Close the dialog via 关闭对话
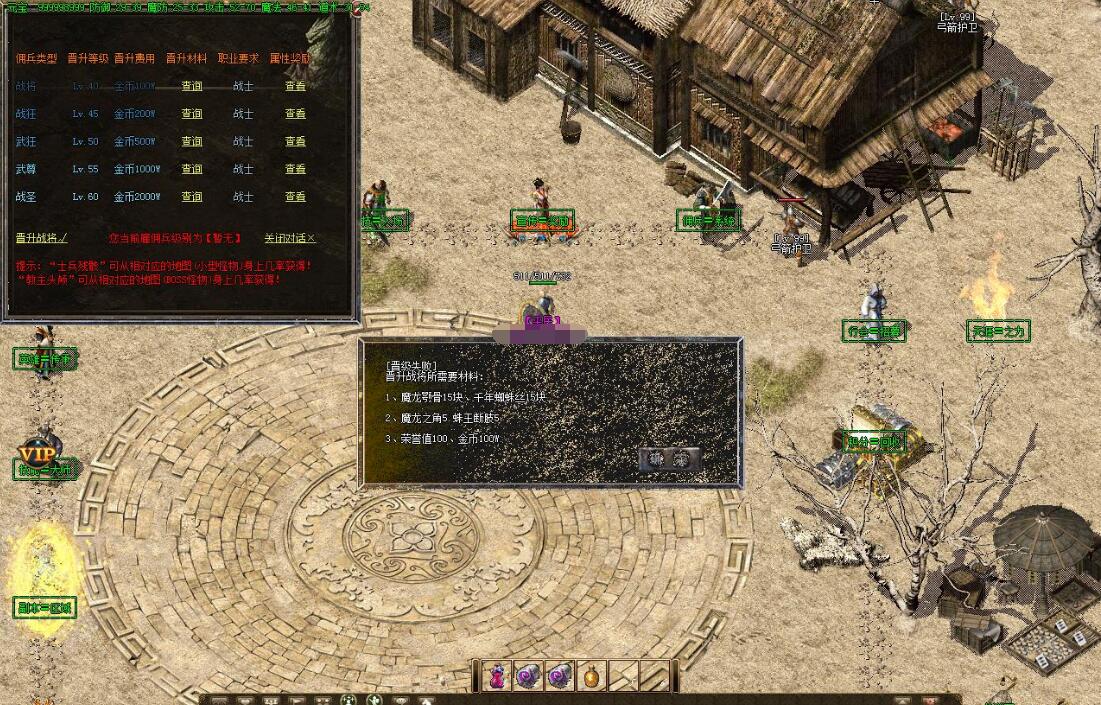Screen dimensions: 1101x705 pyautogui.click(x=289, y=238)
